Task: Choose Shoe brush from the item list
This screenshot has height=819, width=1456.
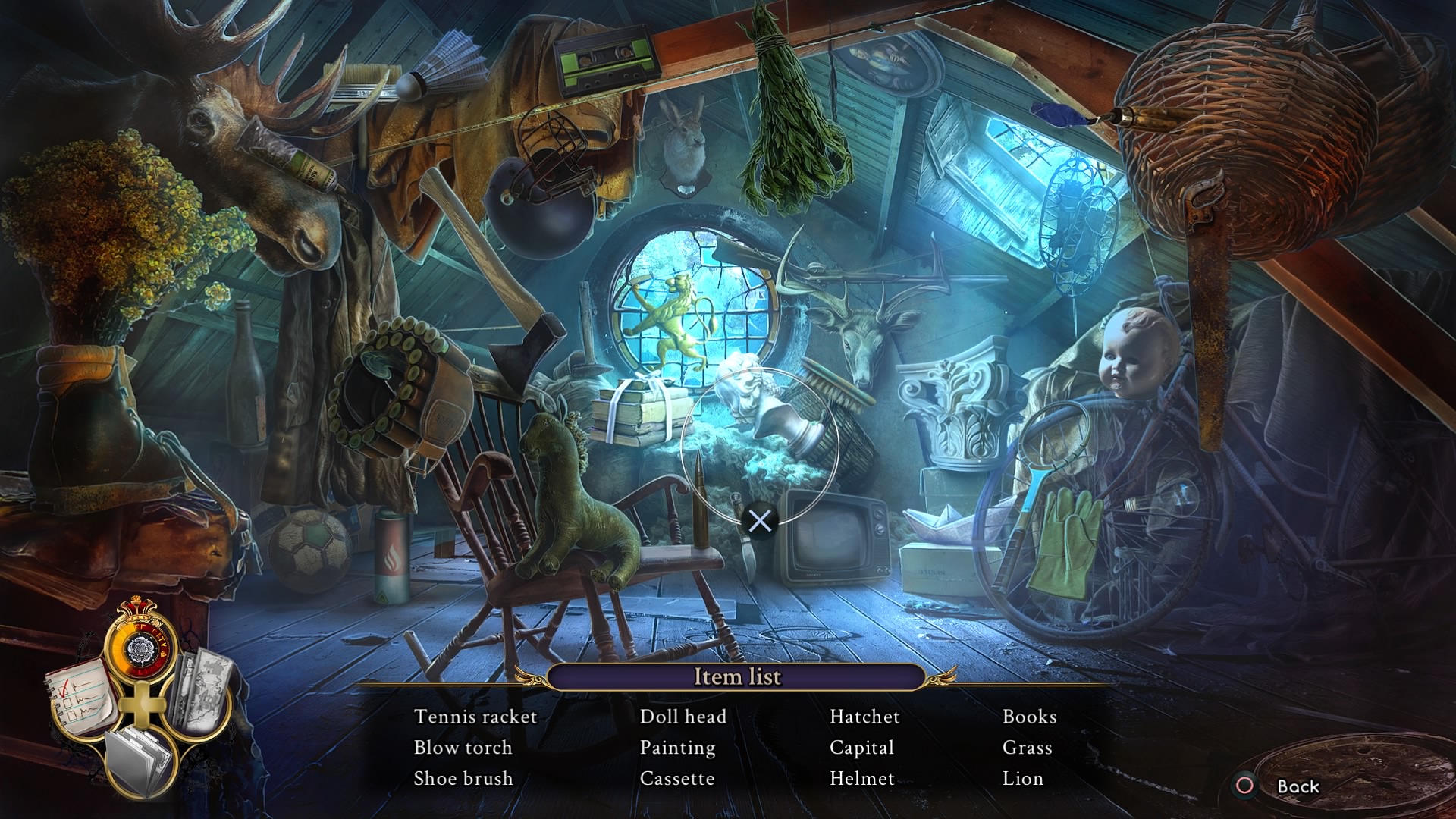Action: point(463,779)
